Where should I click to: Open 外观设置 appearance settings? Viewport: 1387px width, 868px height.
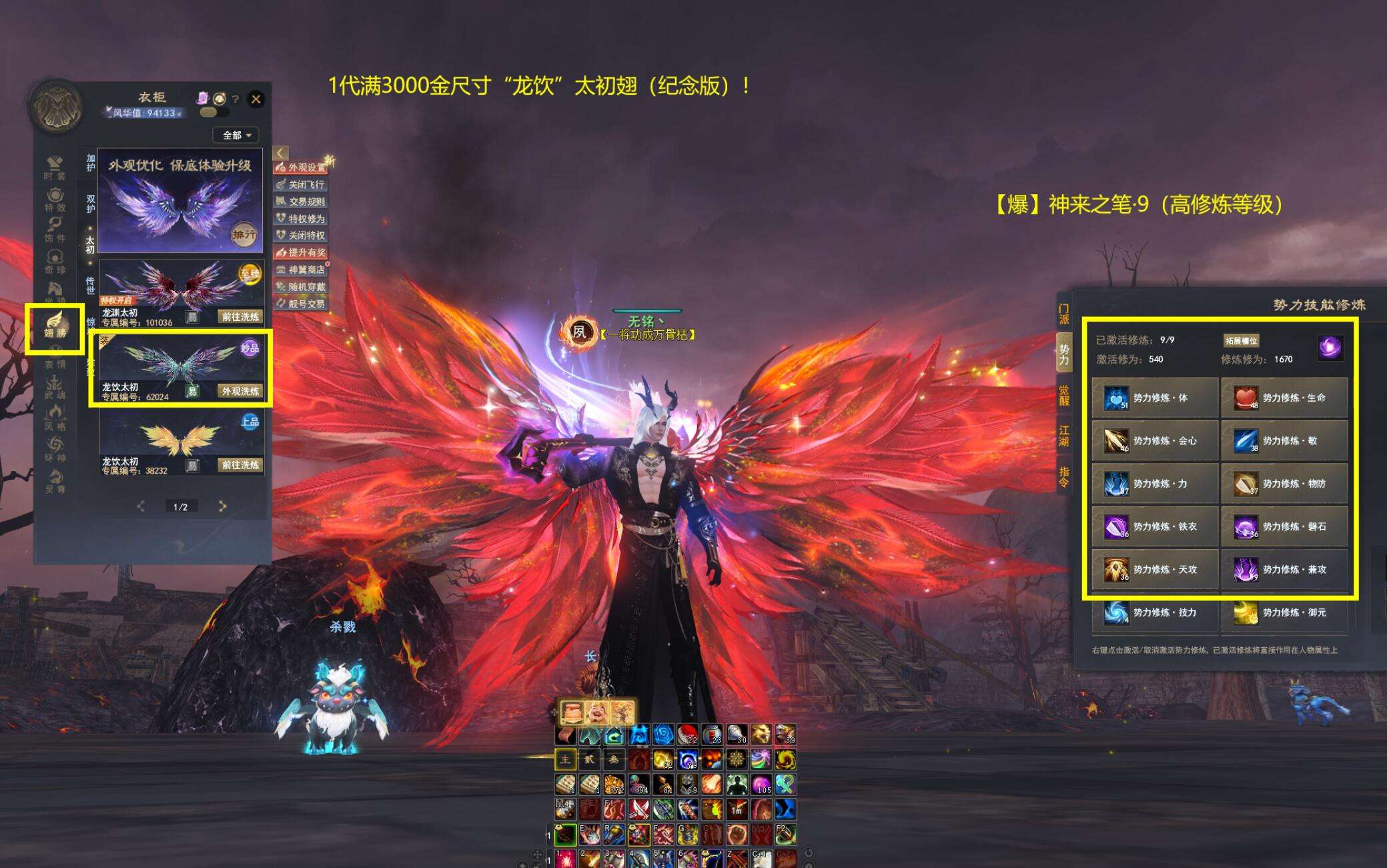coord(302,167)
